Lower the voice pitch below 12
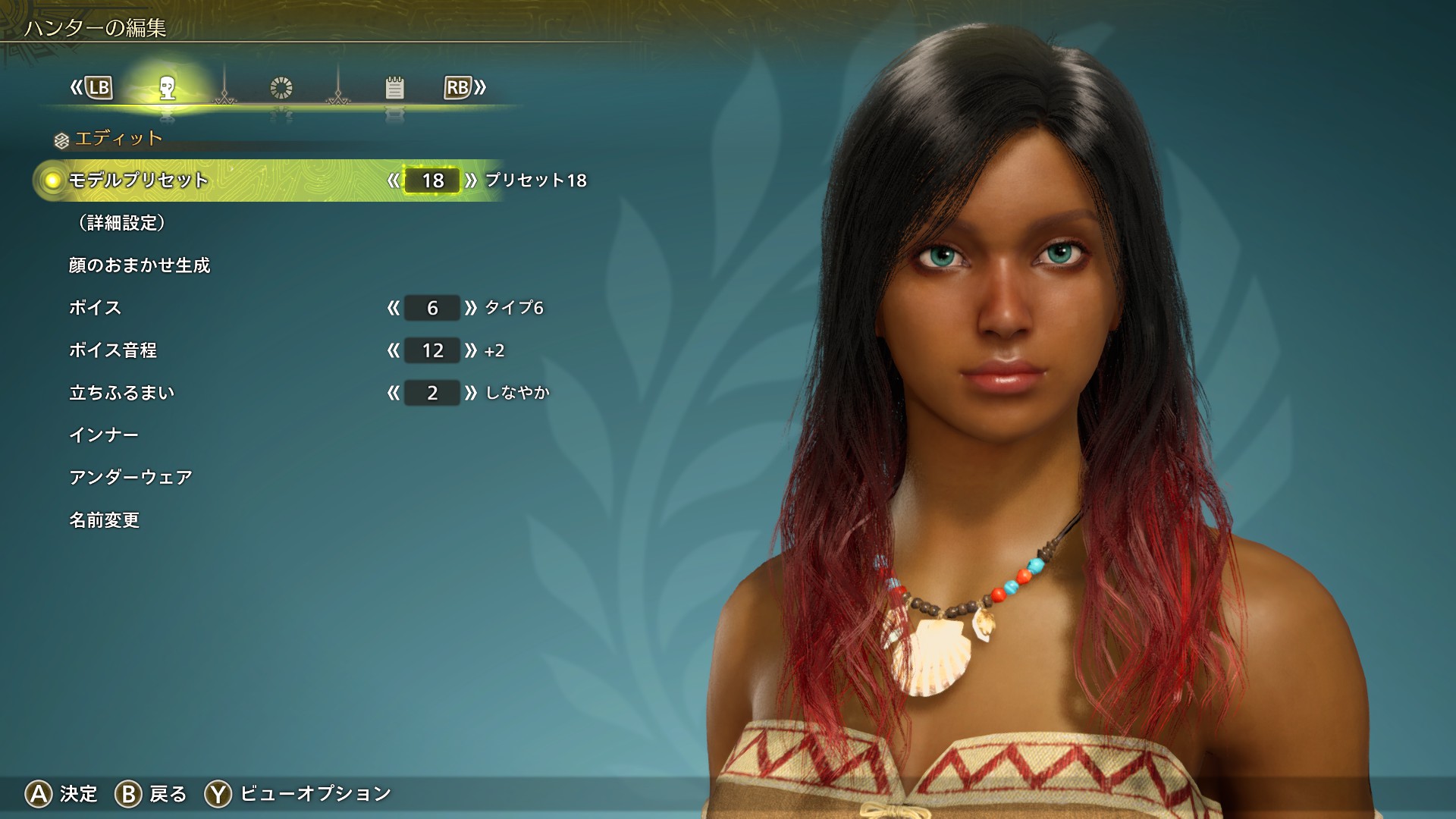Screen dimensions: 1456x819 [393, 350]
